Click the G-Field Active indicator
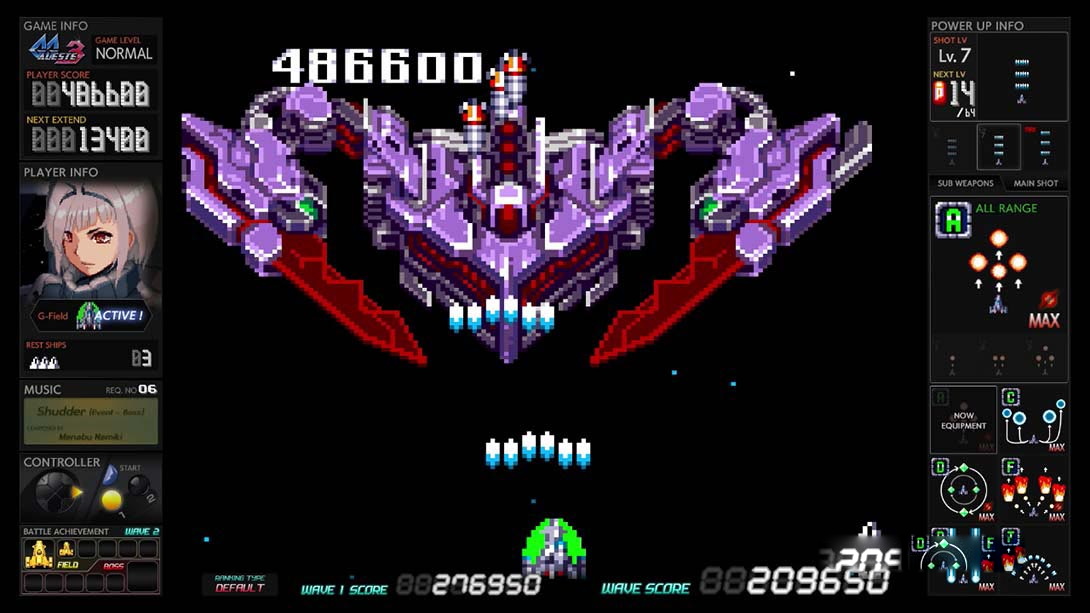Image resolution: width=1090 pixels, height=613 pixels. click(x=90, y=316)
